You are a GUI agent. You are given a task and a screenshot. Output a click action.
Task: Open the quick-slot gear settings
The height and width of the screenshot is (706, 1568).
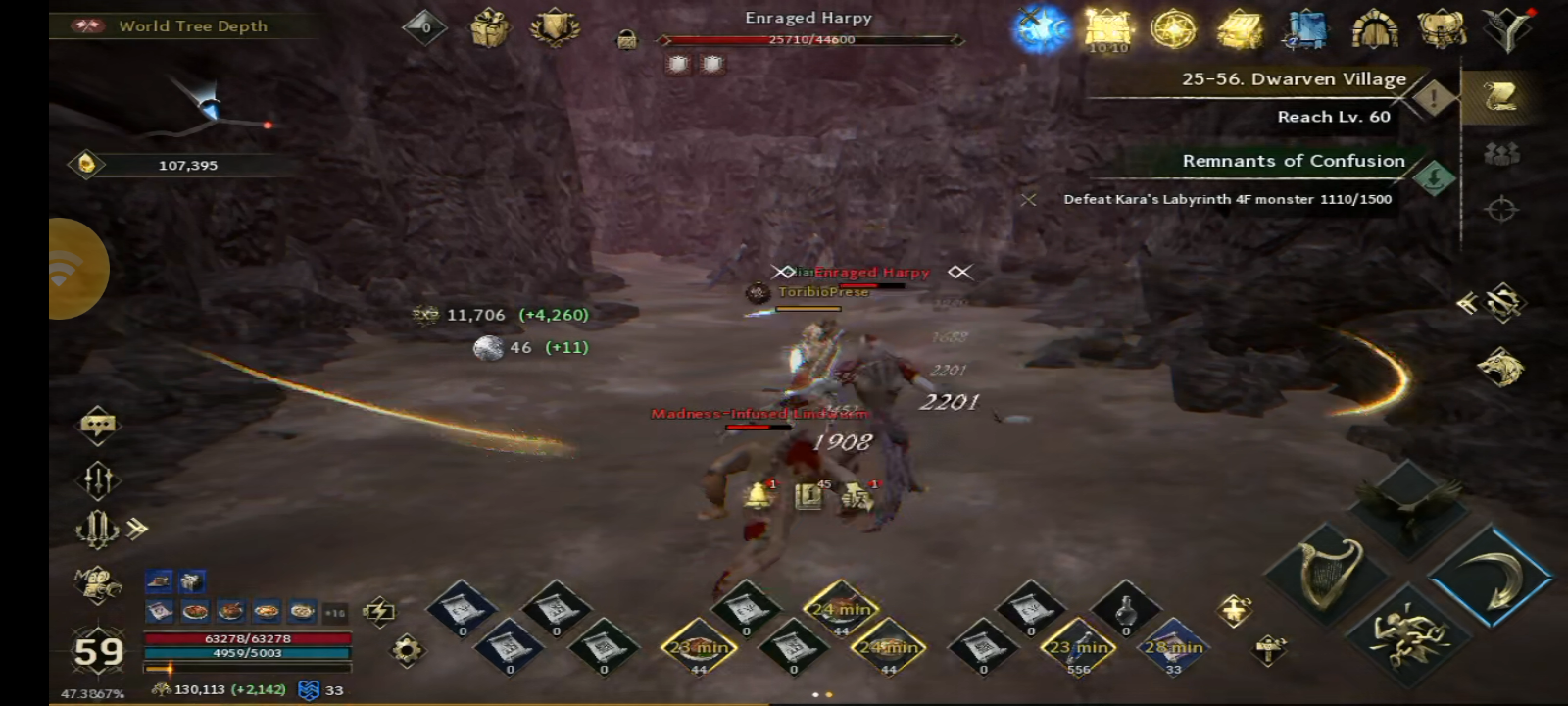point(407,649)
